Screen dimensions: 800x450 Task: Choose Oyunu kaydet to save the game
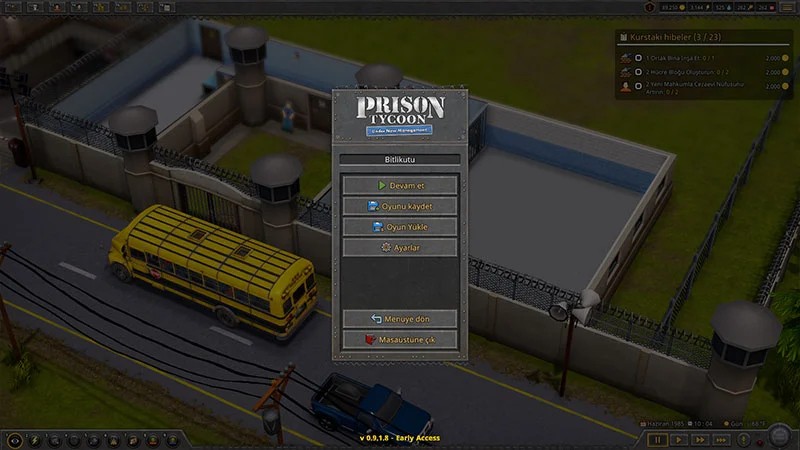click(400, 206)
